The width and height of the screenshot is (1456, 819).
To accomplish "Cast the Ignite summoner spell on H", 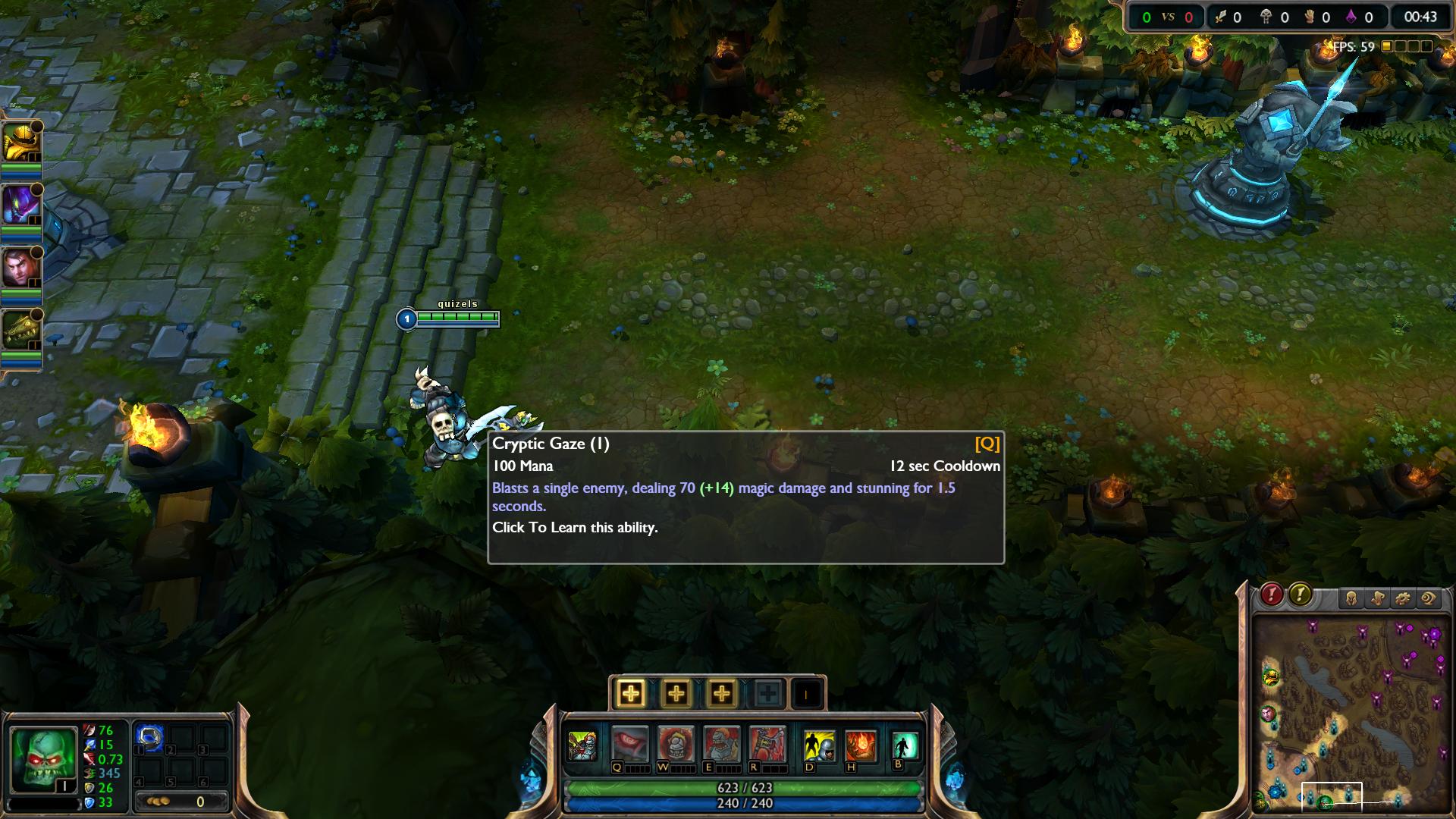I will click(x=861, y=745).
